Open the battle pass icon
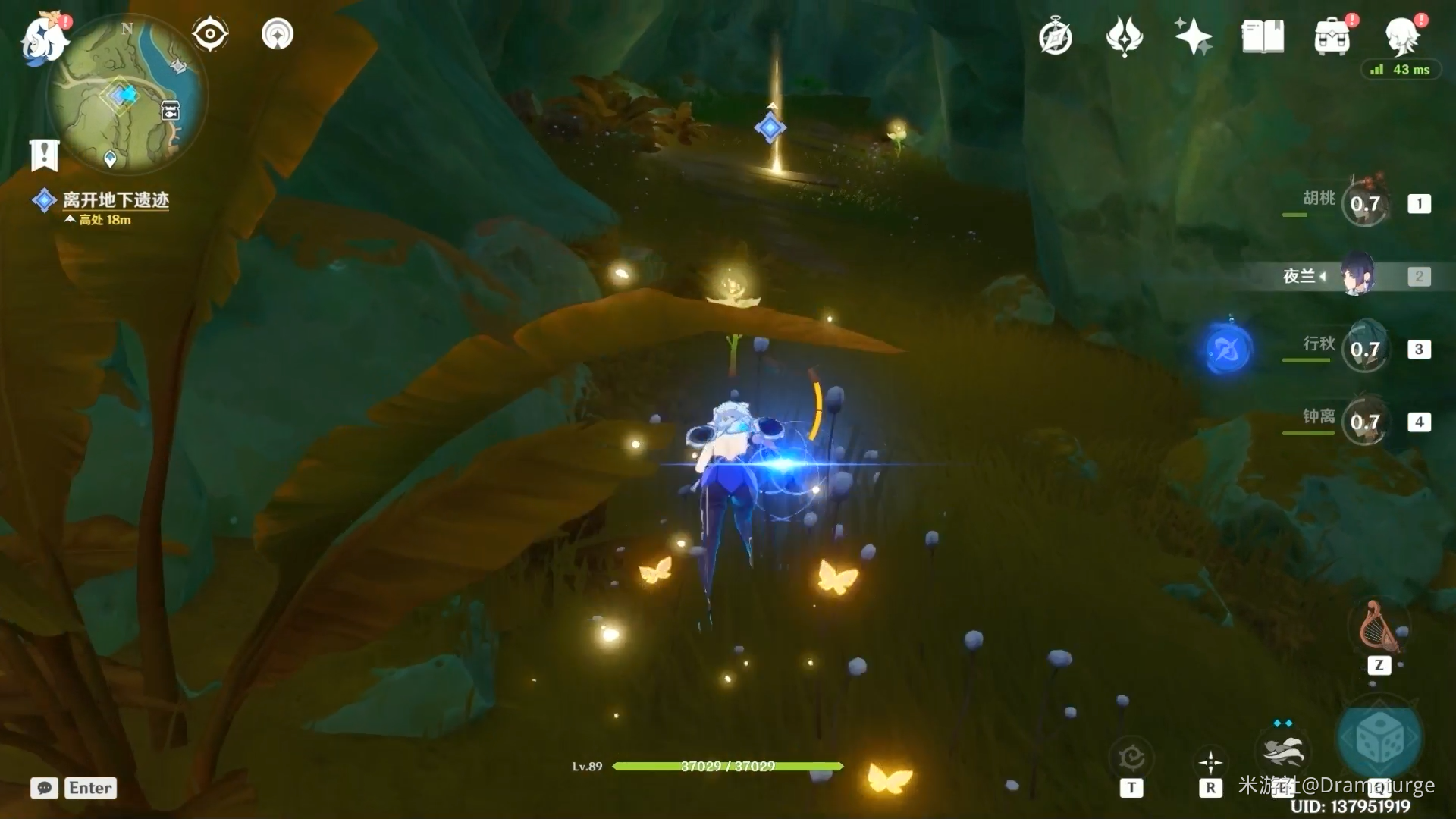Viewport: 1456px width, 819px height. click(1124, 36)
